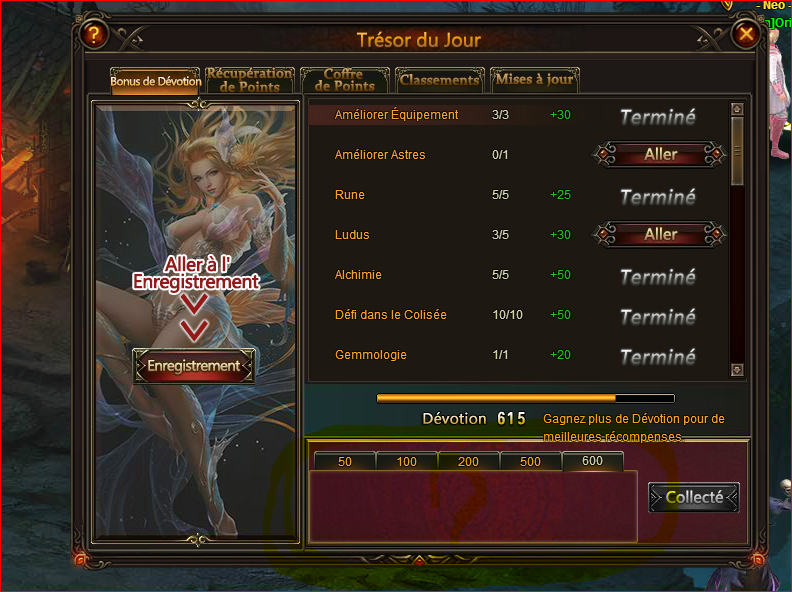Open the Récupération de Points tab

tap(249, 80)
